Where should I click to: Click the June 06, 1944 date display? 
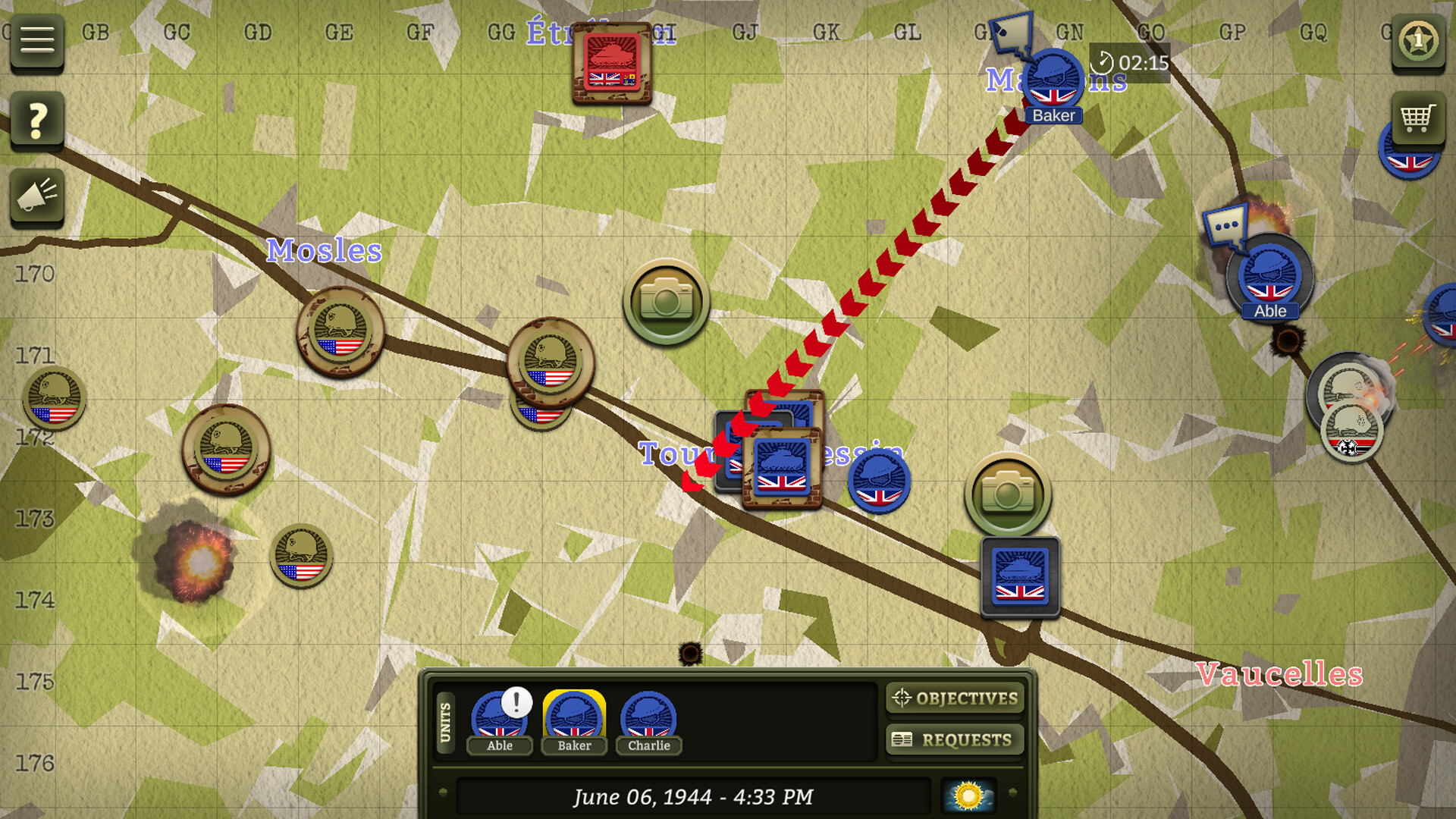point(695,796)
